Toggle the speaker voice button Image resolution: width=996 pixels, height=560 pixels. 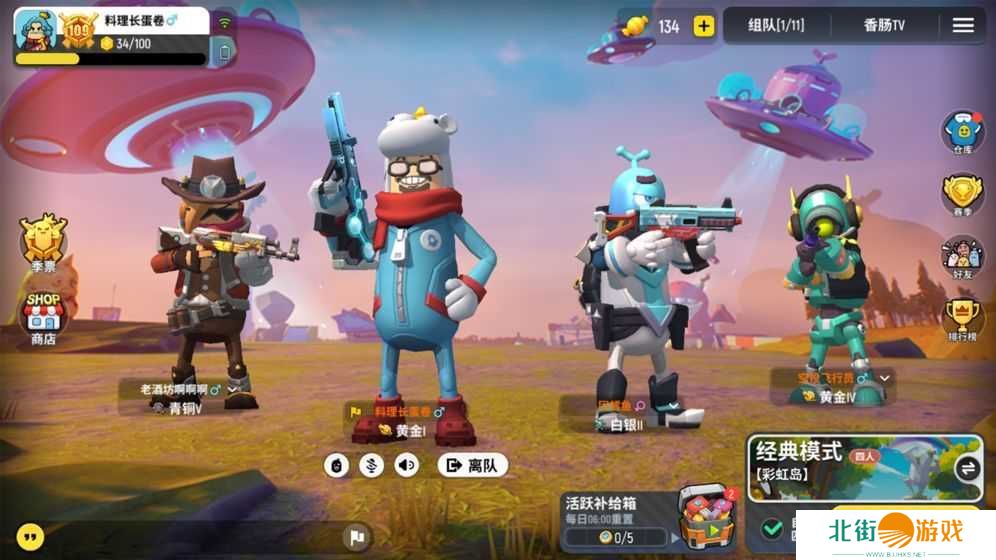[x=406, y=465]
